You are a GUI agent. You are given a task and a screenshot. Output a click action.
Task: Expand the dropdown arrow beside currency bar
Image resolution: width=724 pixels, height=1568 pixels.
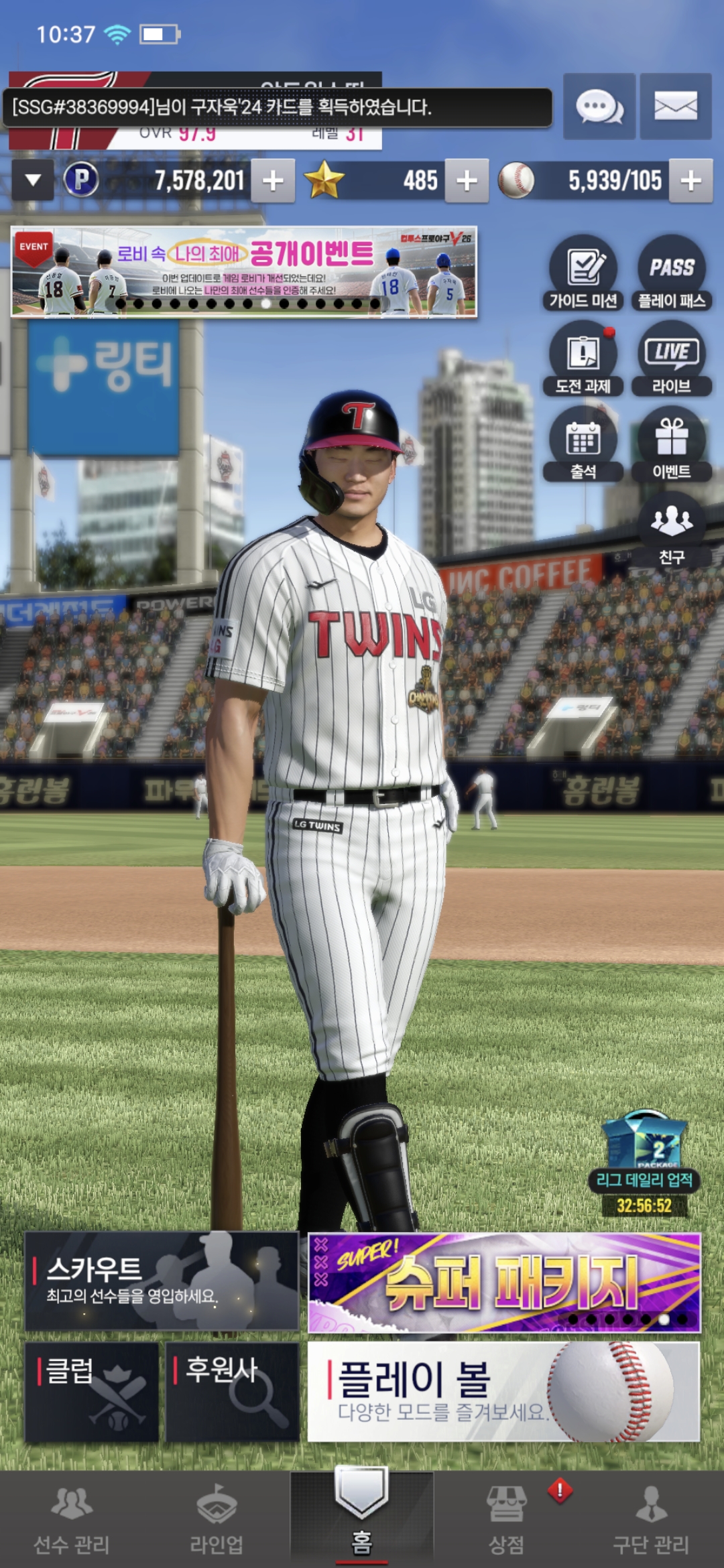(x=33, y=180)
